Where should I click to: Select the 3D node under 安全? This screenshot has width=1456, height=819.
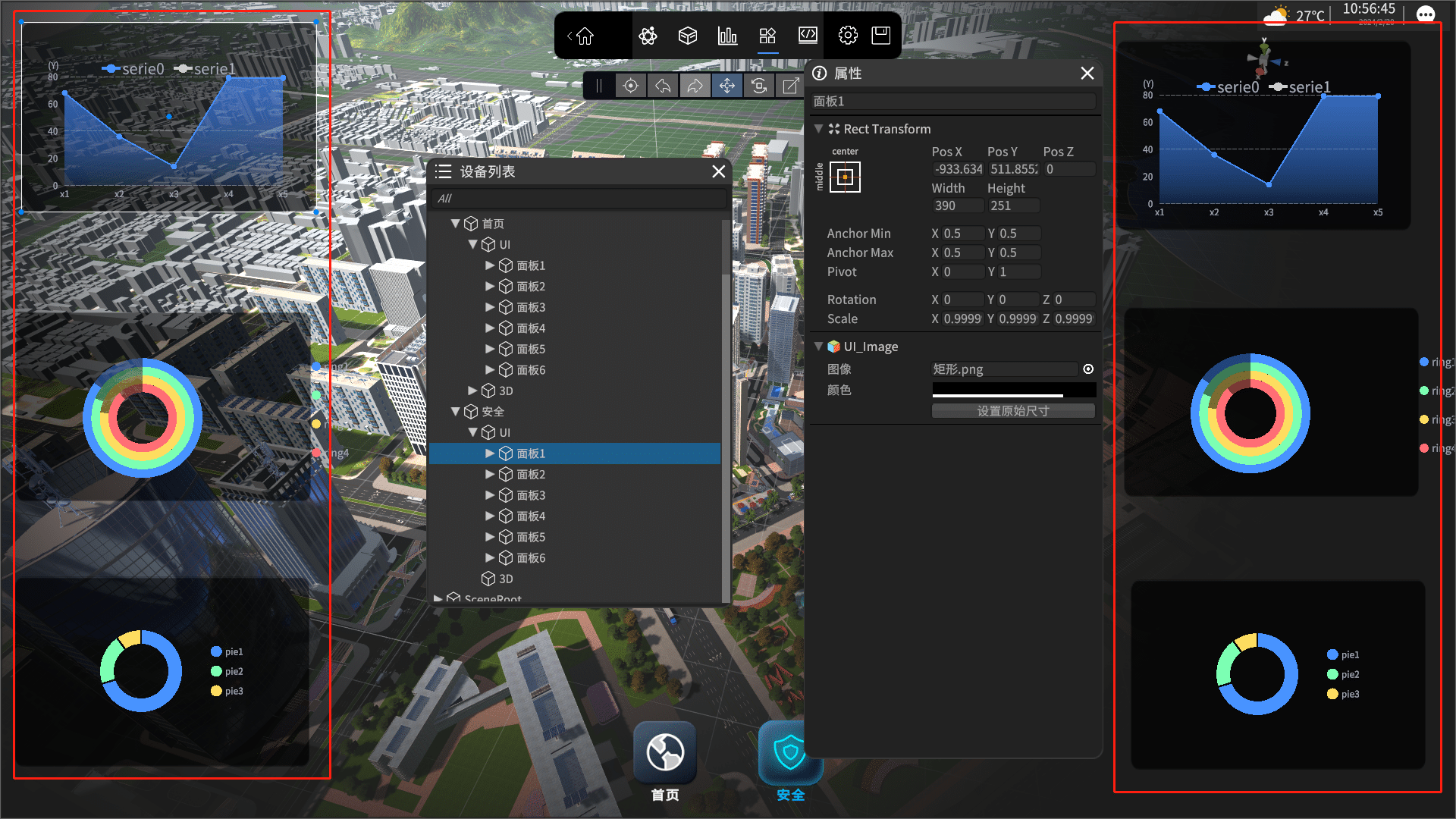coord(505,579)
